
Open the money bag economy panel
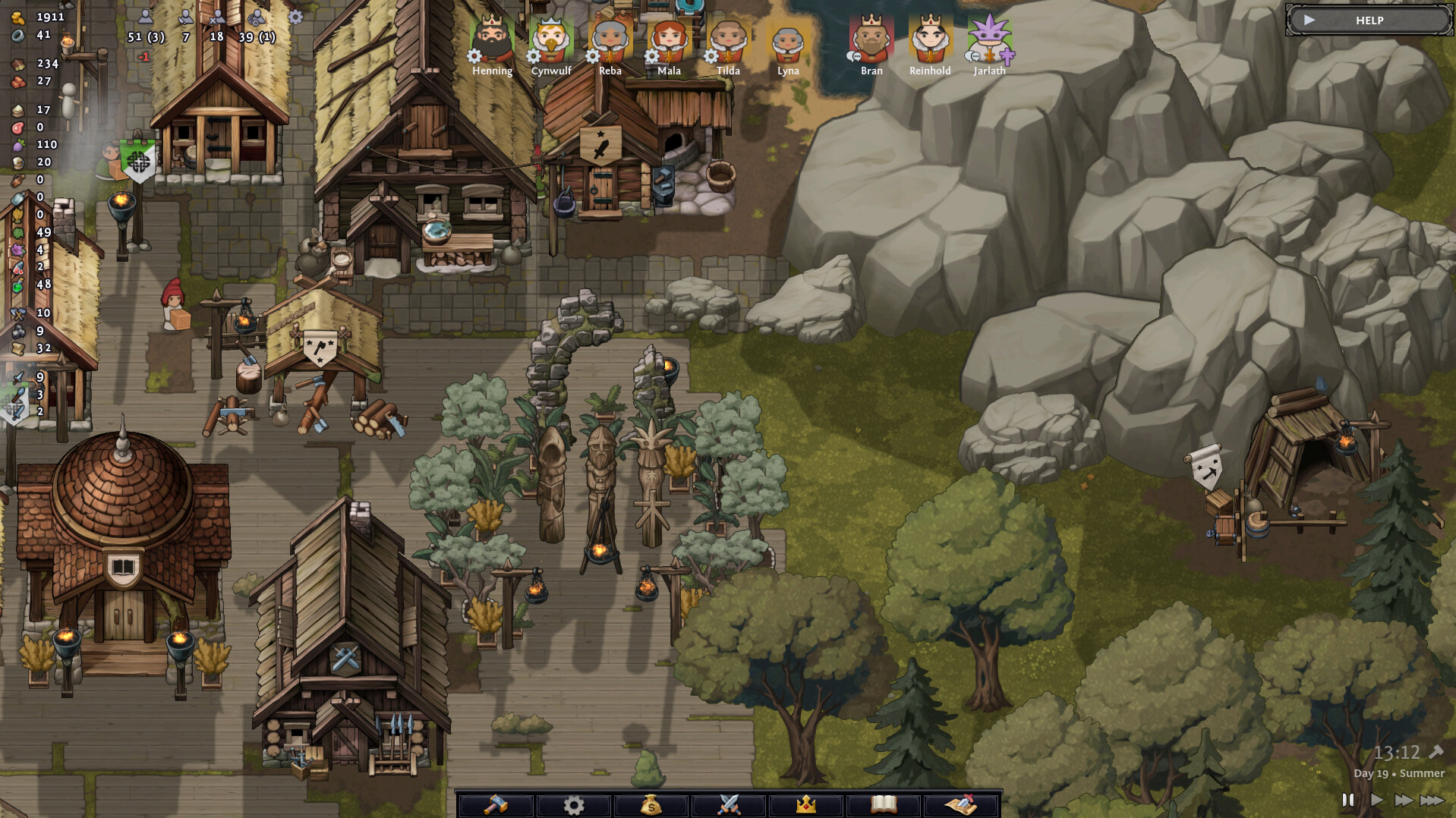click(652, 806)
